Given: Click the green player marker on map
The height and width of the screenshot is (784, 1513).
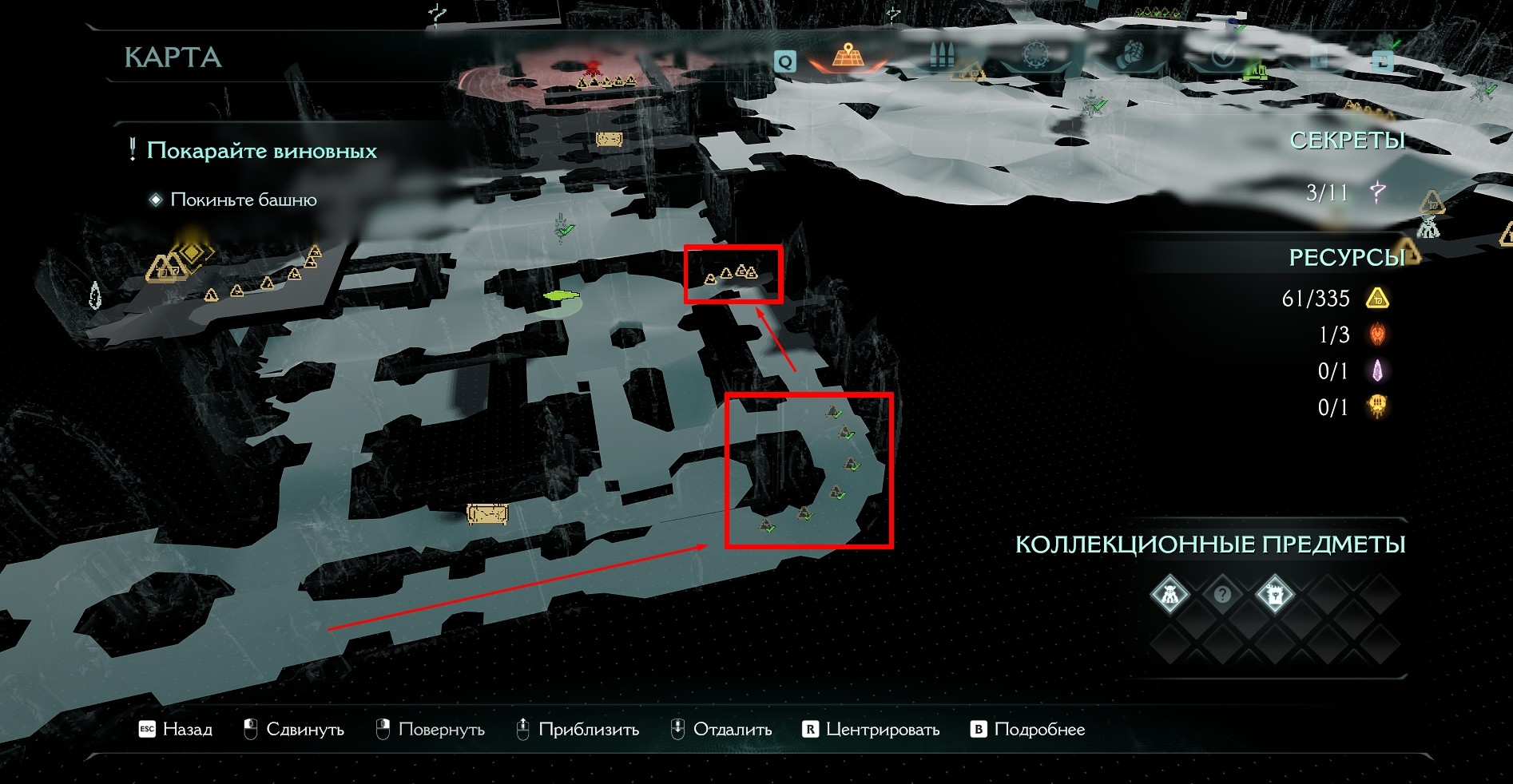Looking at the screenshot, I should pyautogui.click(x=562, y=296).
